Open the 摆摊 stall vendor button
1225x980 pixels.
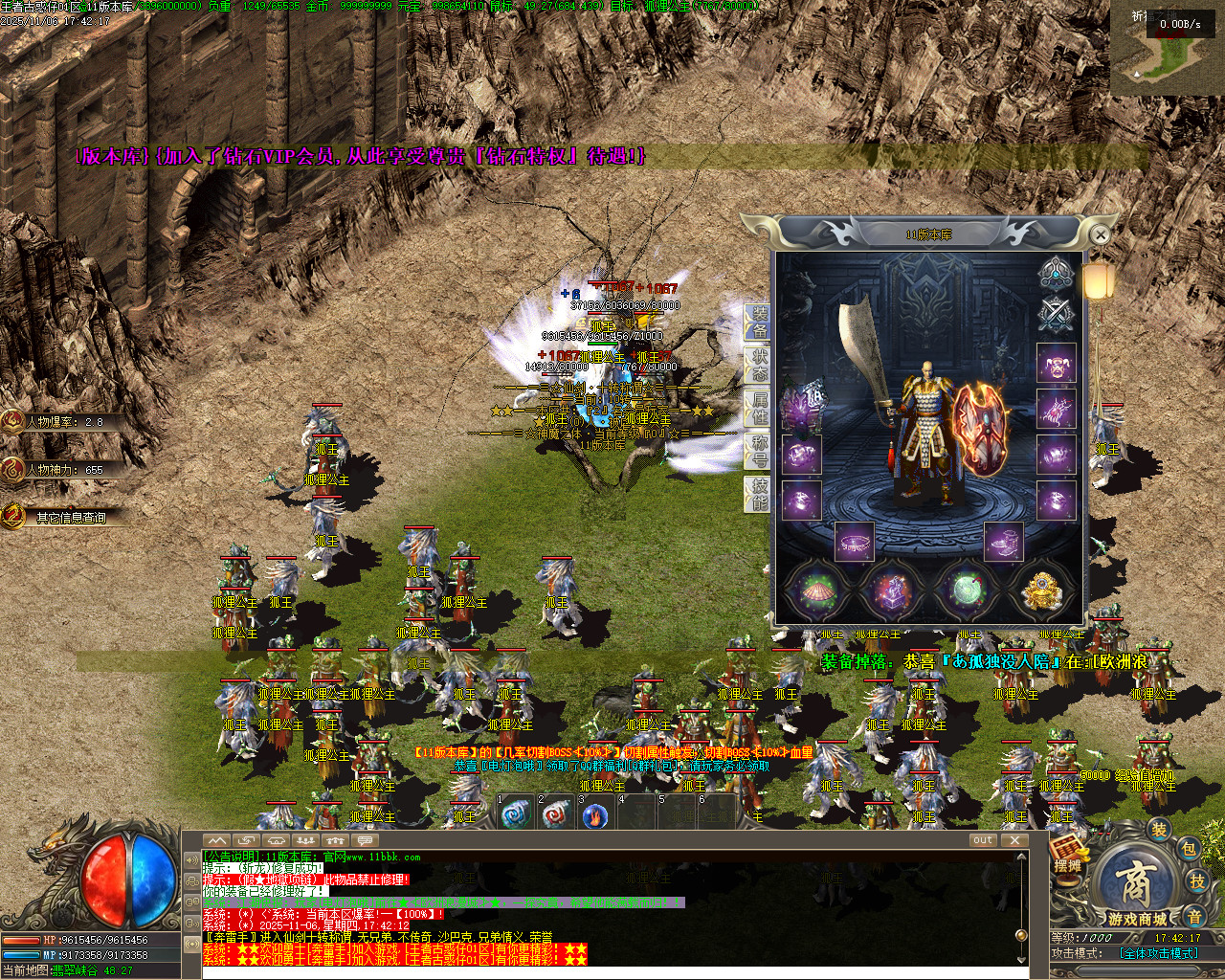tap(1067, 853)
